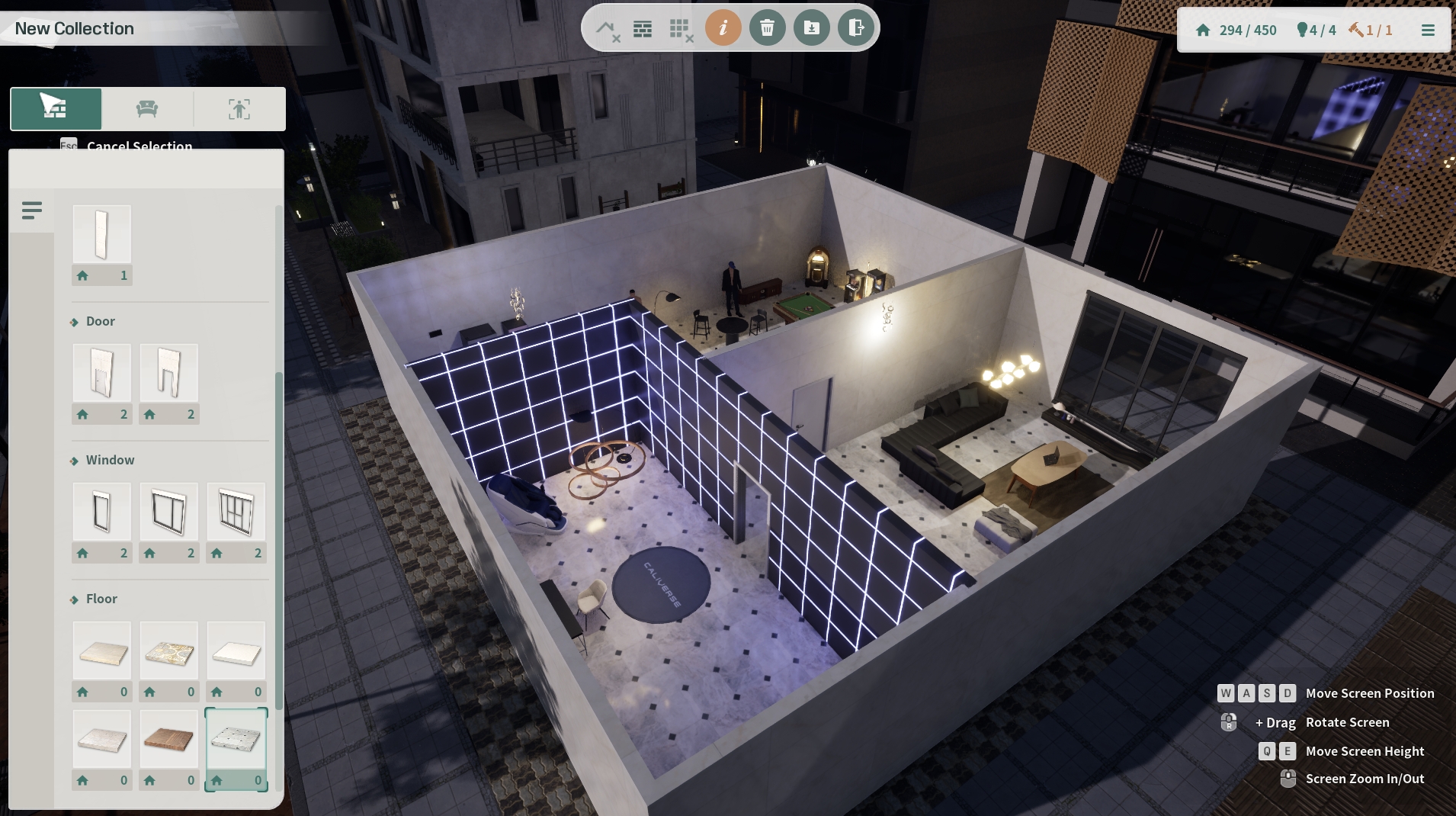
Task: Choose the highlighted dotted marble floor tile
Action: 236,739
